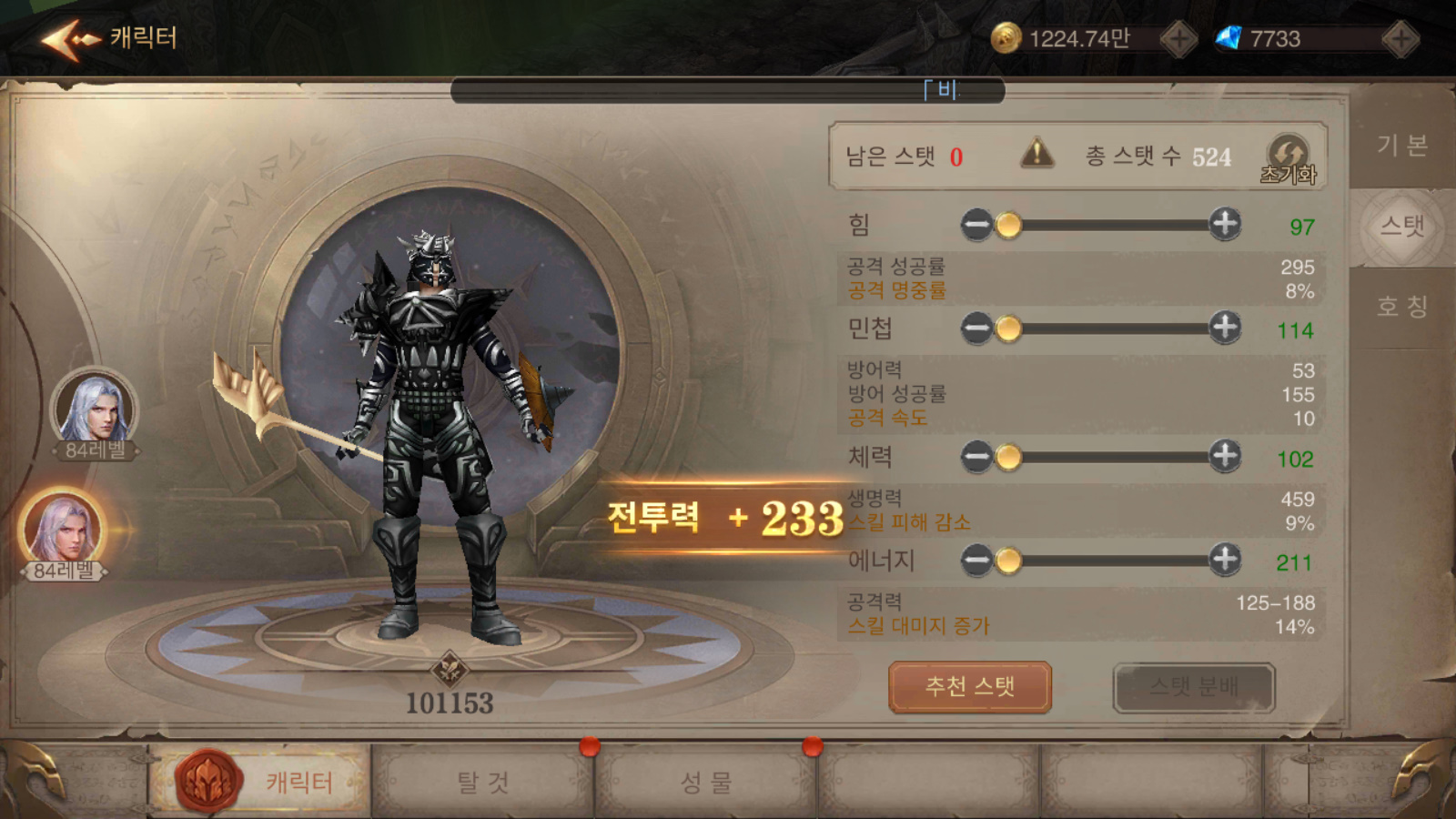Open the 성물 bottom tab
Viewport: 1456px width, 819px height.
pyautogui.click(x=706, y=782)
